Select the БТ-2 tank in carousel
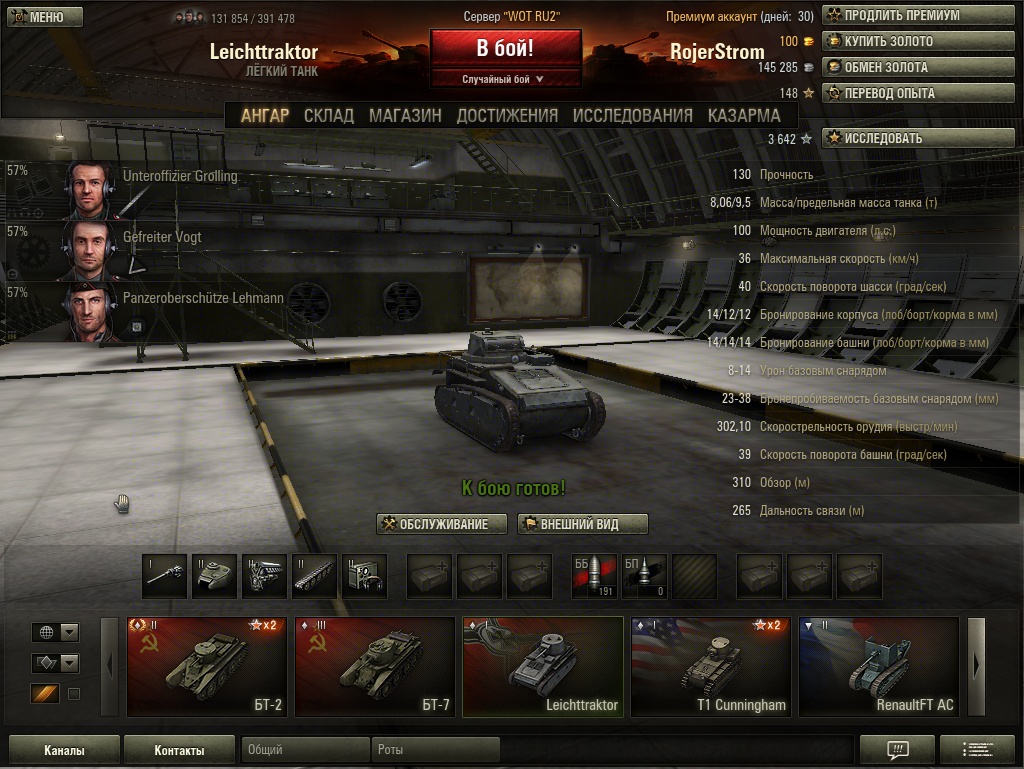 tap(207, 667)
